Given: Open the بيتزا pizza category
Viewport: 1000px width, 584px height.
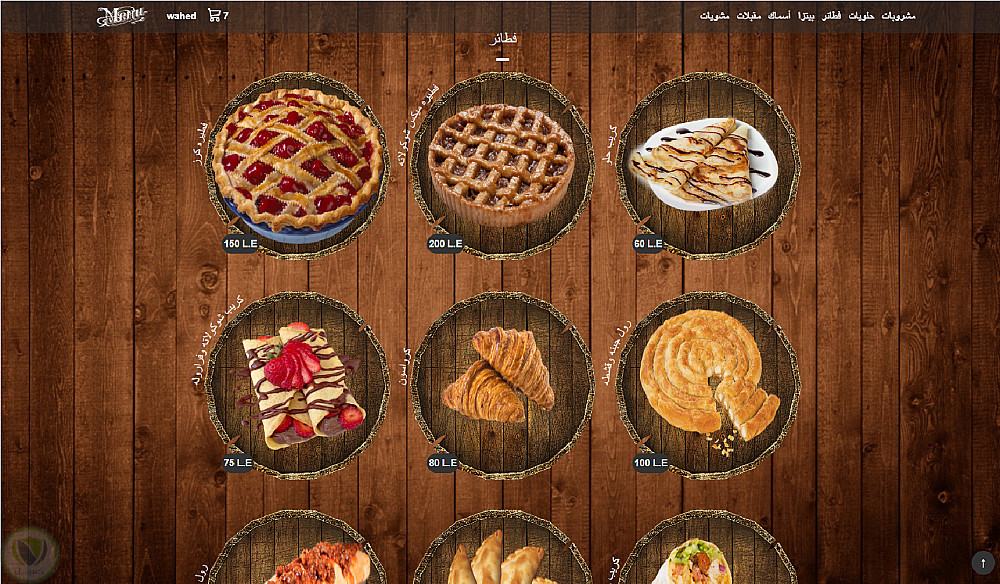Looking at the screenshot, I should pyautogui.click(x=806, y=16).
